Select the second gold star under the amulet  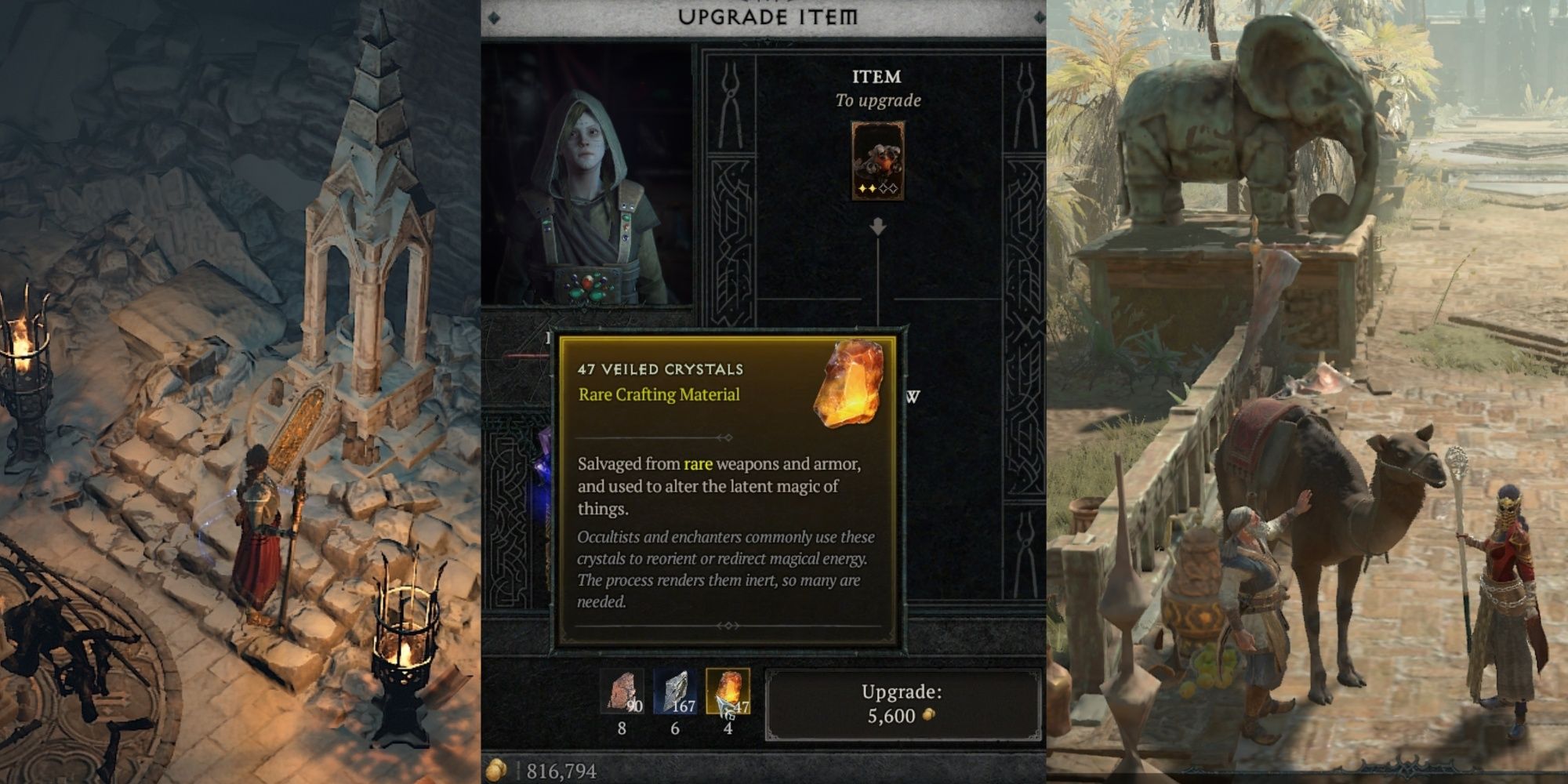pos(873,189)
